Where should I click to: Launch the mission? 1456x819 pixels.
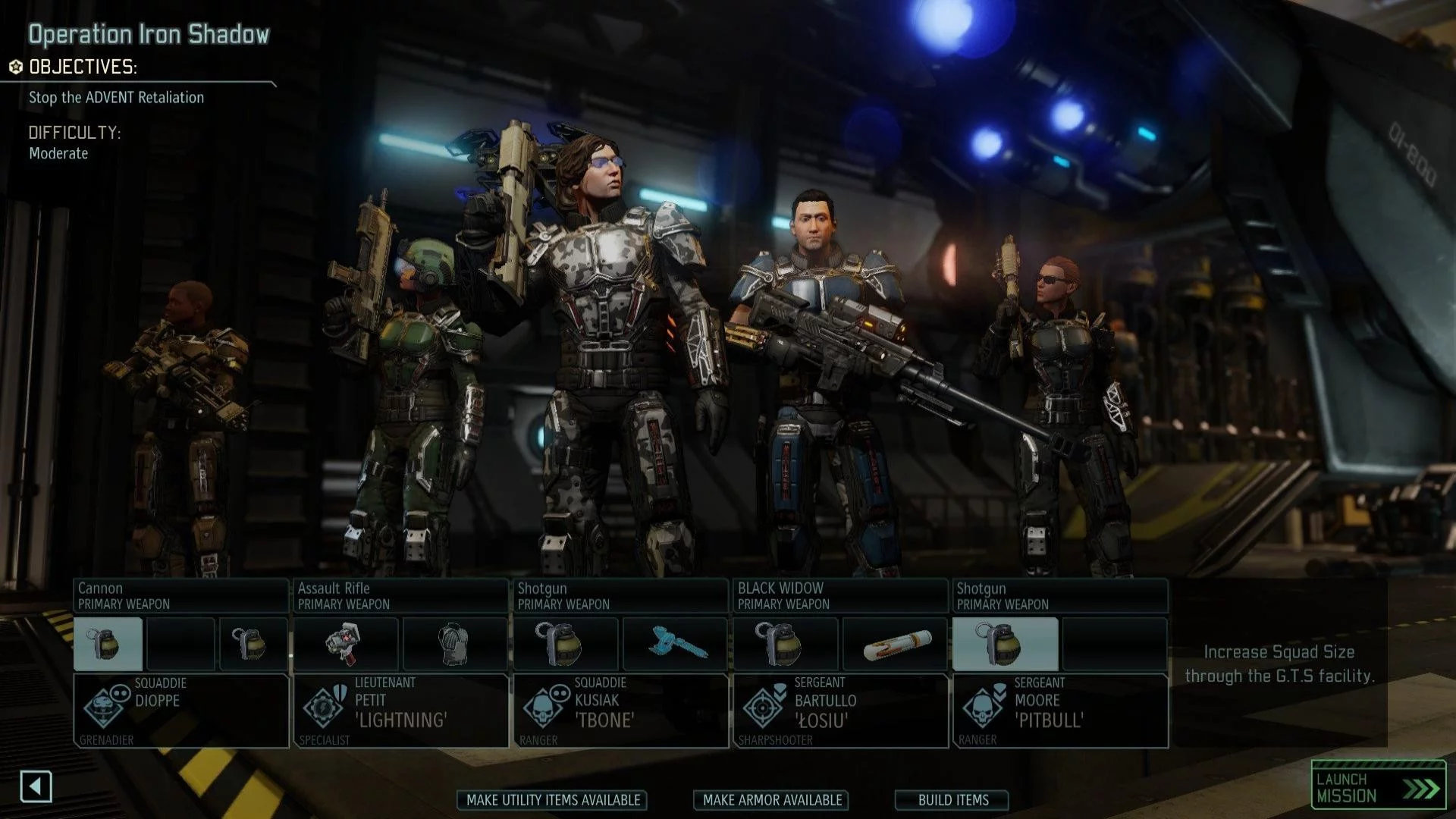tap(1378, 787)
